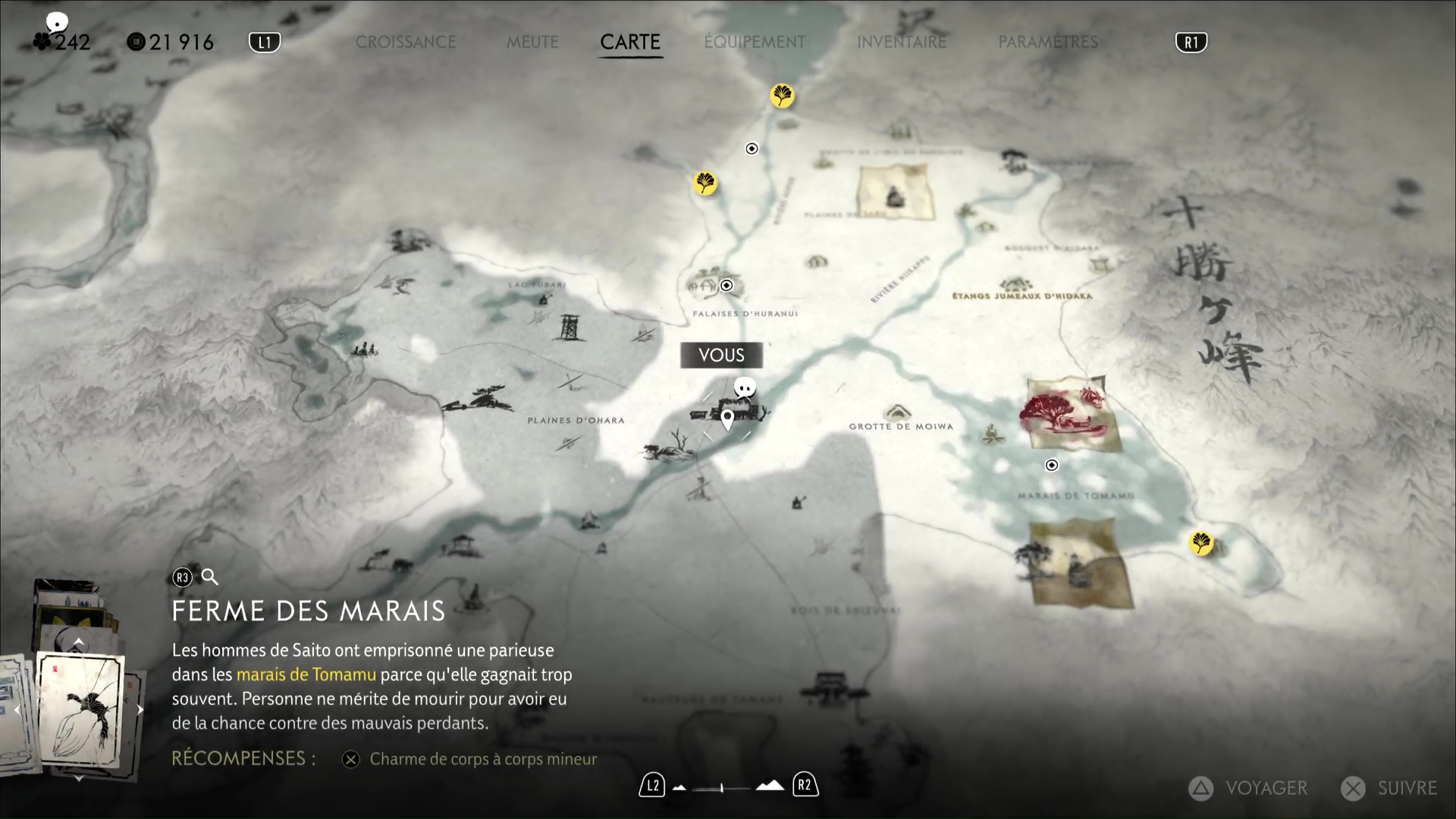
Task: Select the red painted tree map card
Action: coord(1068,413)
